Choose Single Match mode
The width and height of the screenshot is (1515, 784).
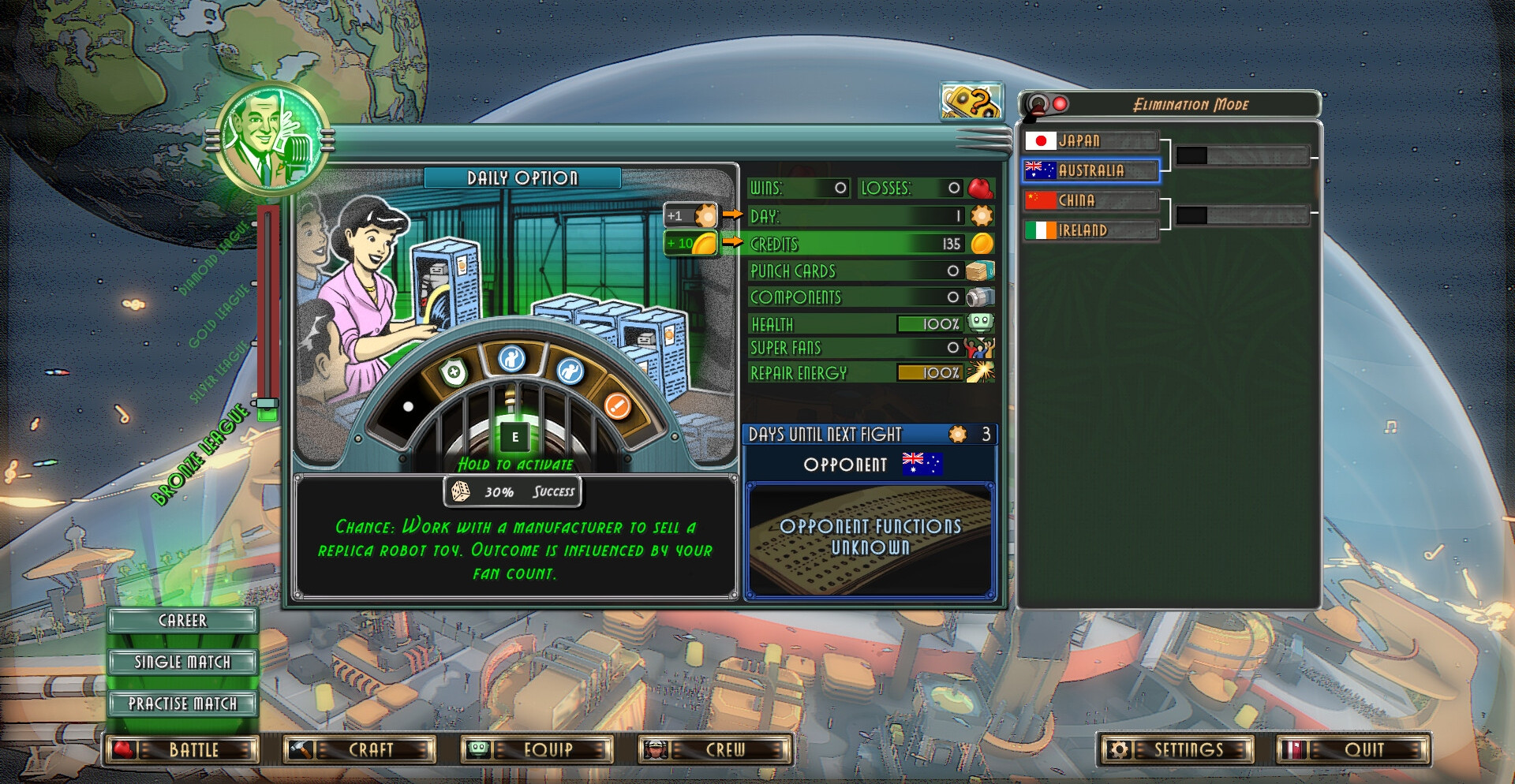point(182,662)
